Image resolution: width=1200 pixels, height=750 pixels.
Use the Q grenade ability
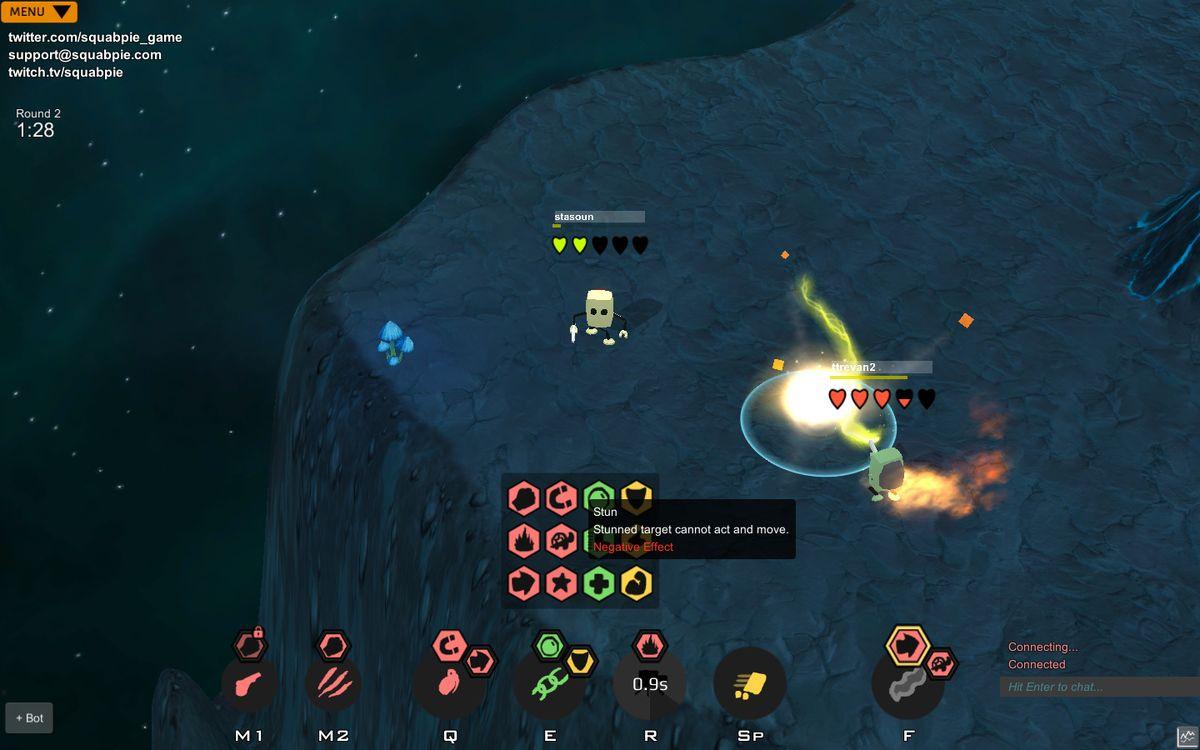[449, 685]
